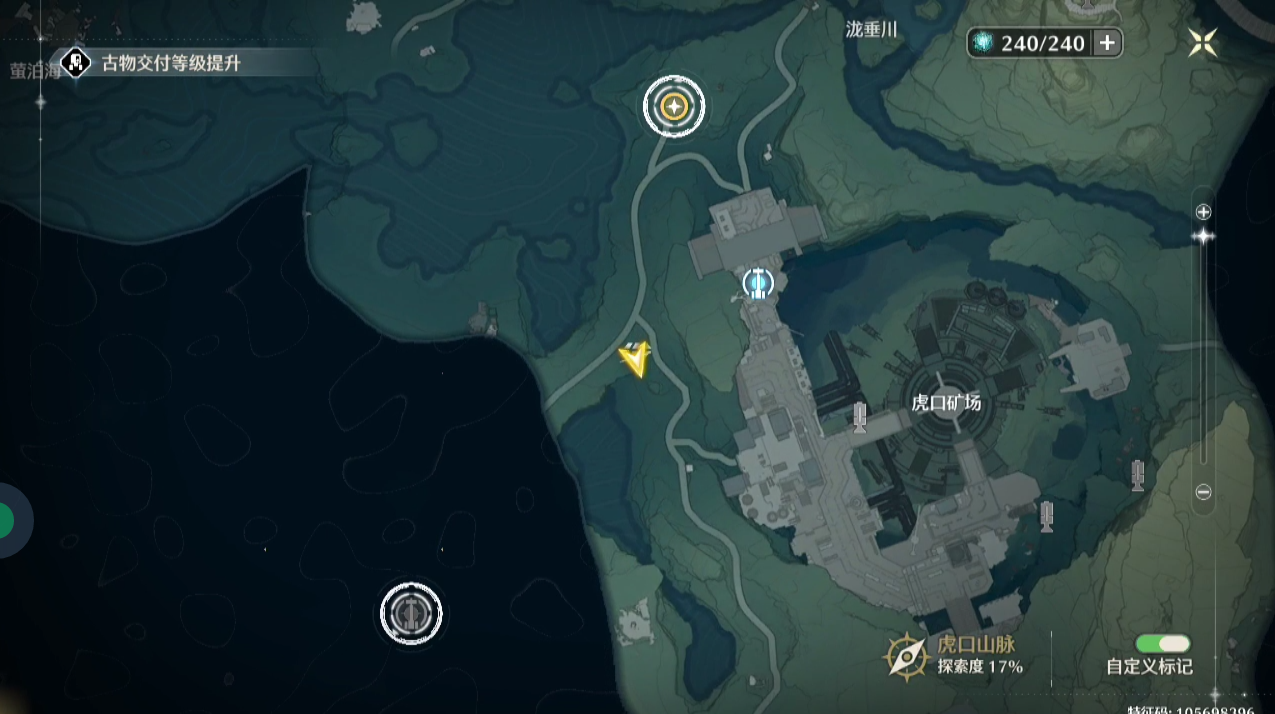Zoom out the map with the minus button
1275x714 pixels.
tap(1204, 492)
